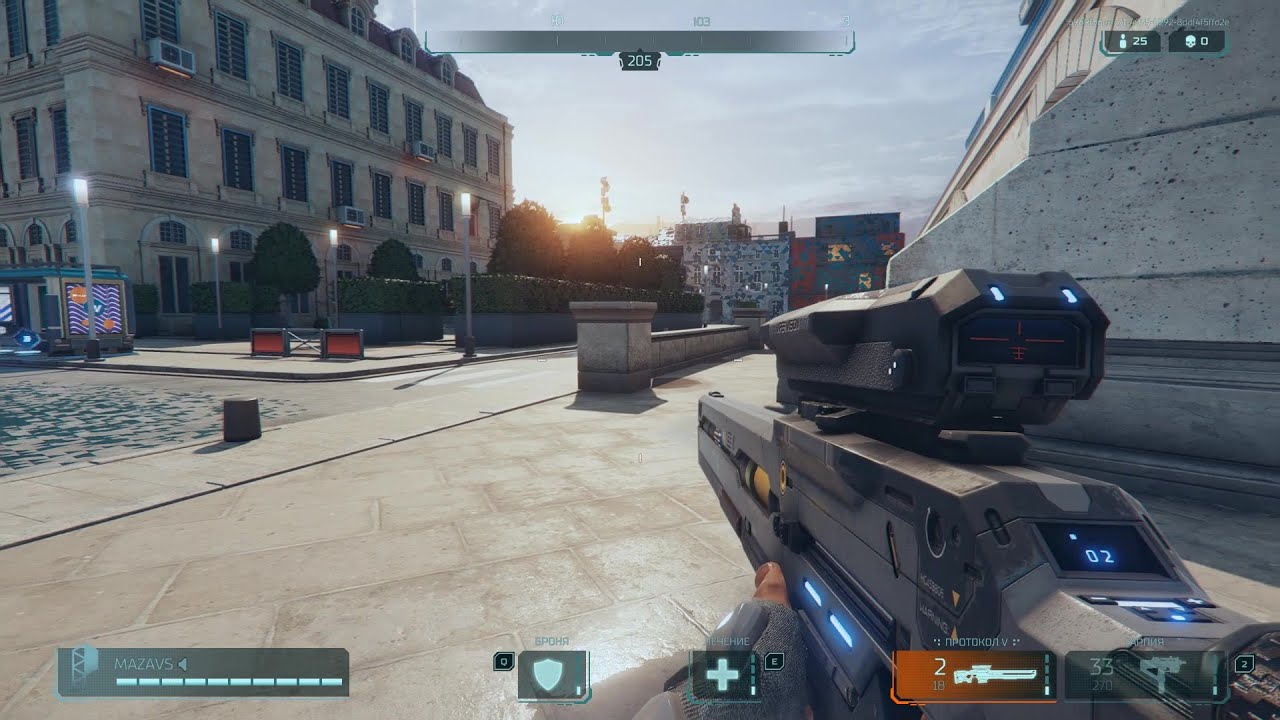The width and height of the screenshot is (1280, 720).
Task: Select the Protocol V sniper rifle slot
Action: pyautogui.click(x=973, y=675)
